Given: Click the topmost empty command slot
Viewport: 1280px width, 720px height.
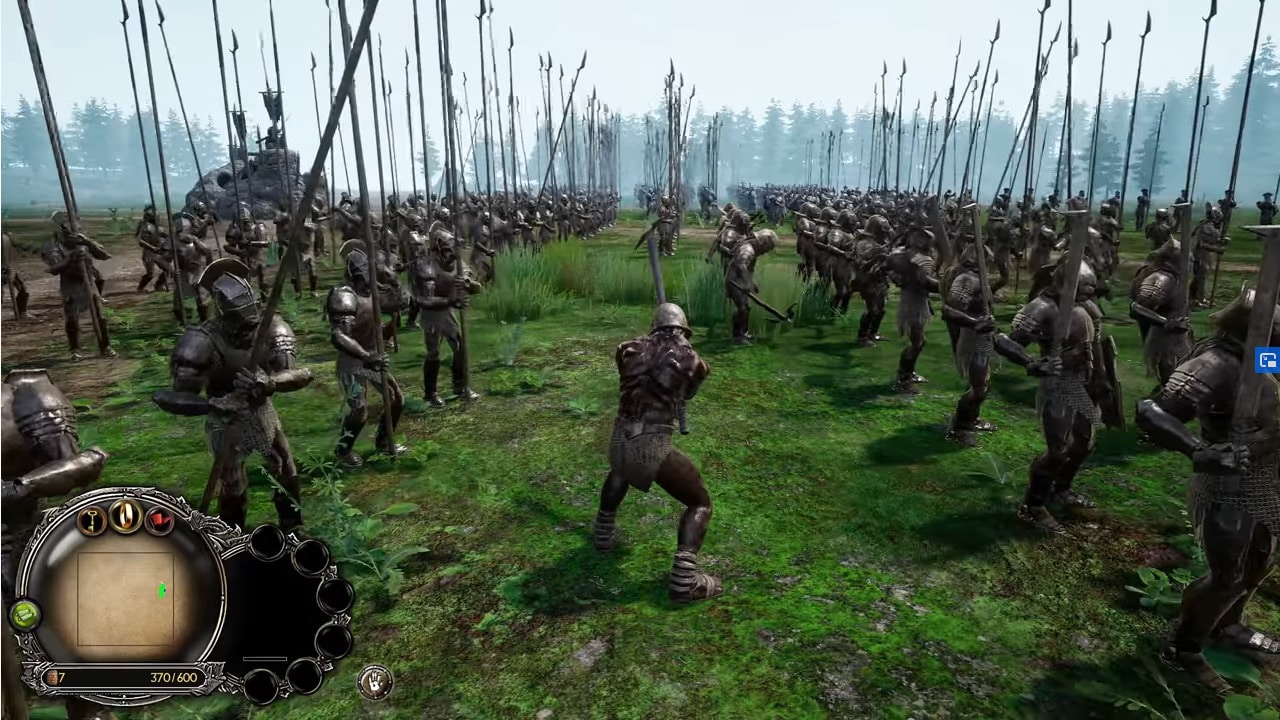Looking at the screenshot, I should (267, 543).
